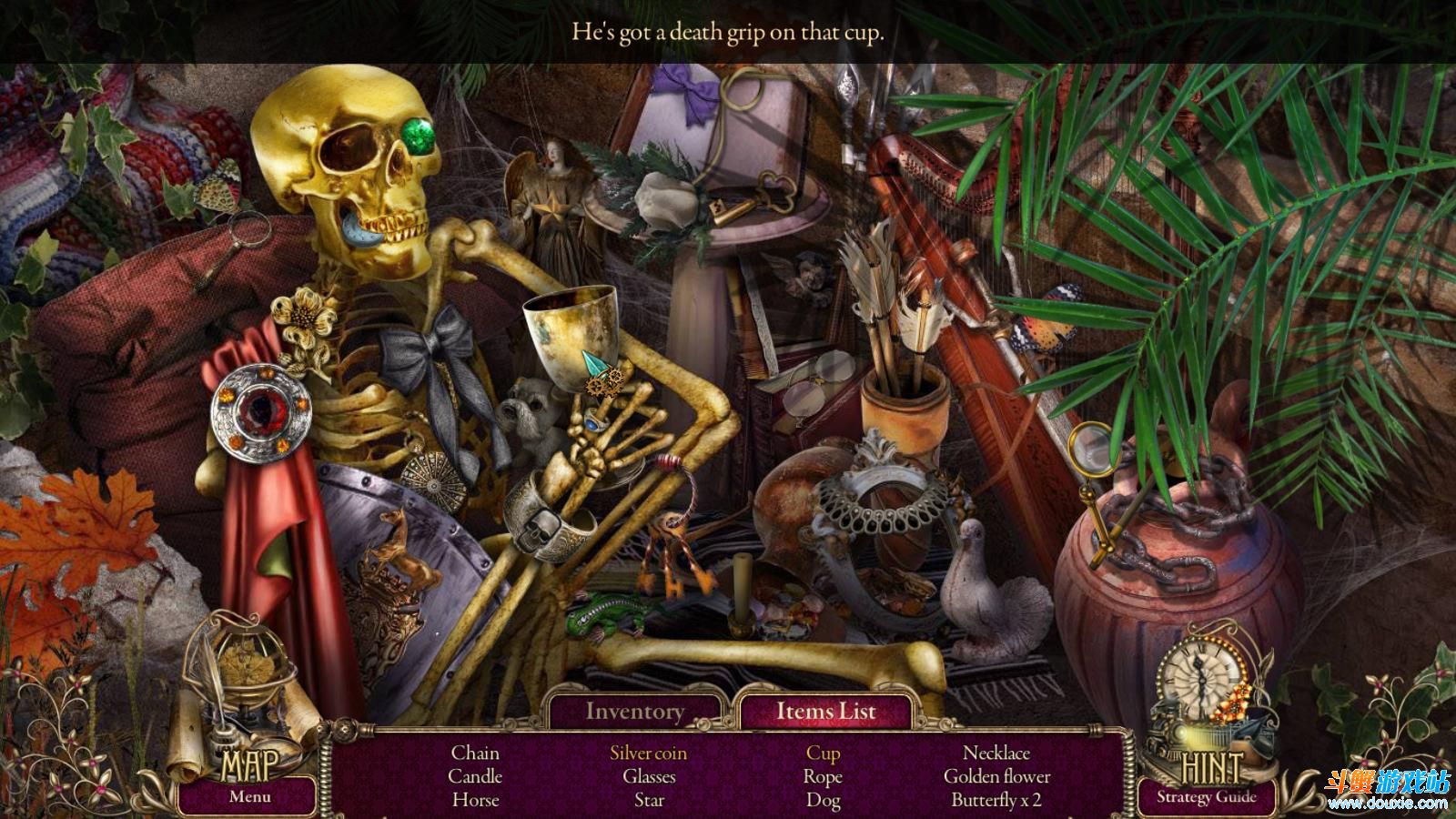The image size is (1456, 819).
Task: Select the Items List tab
Action: 825,712
